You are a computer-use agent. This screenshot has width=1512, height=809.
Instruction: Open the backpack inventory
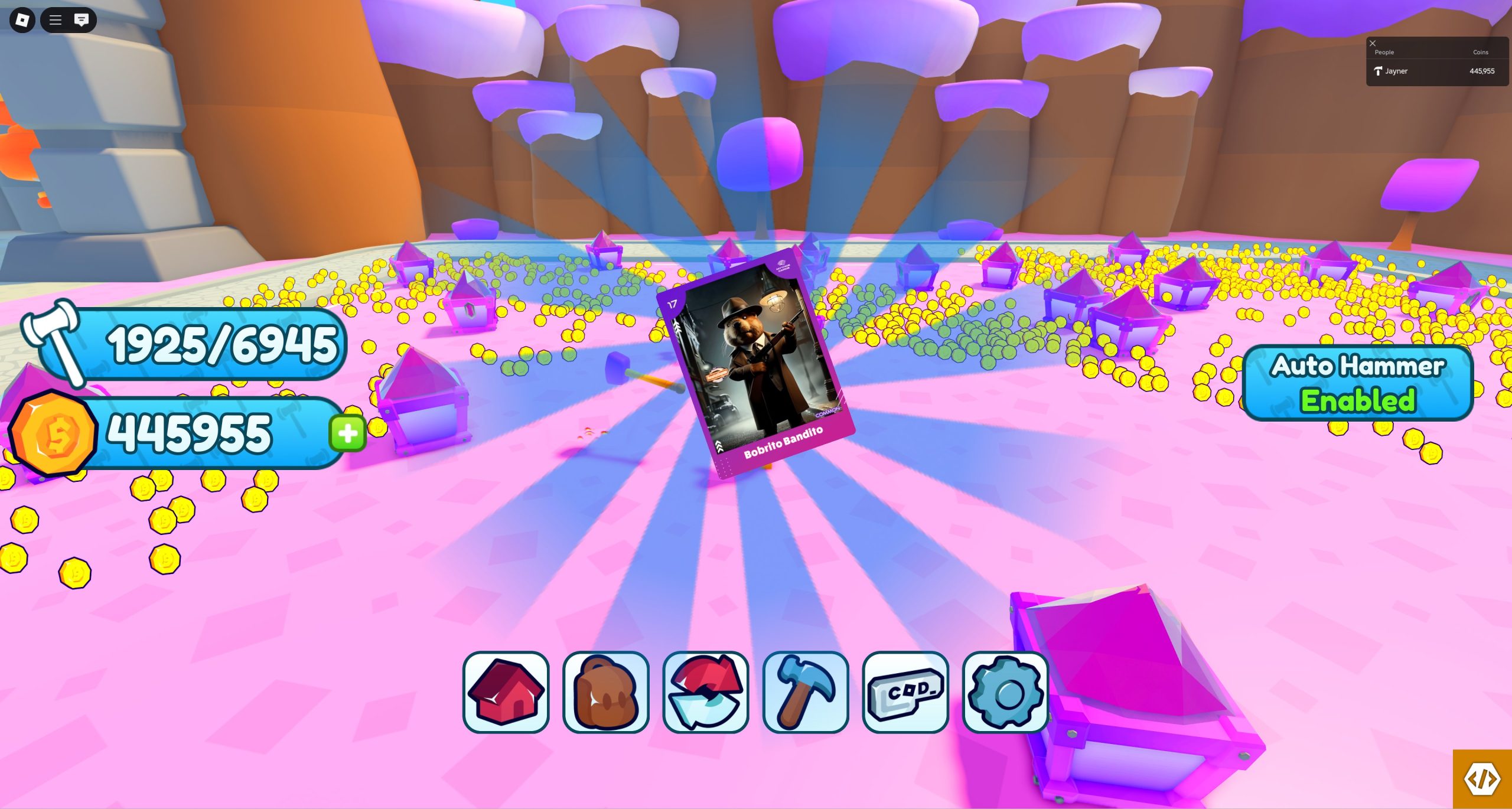point(606,691)
